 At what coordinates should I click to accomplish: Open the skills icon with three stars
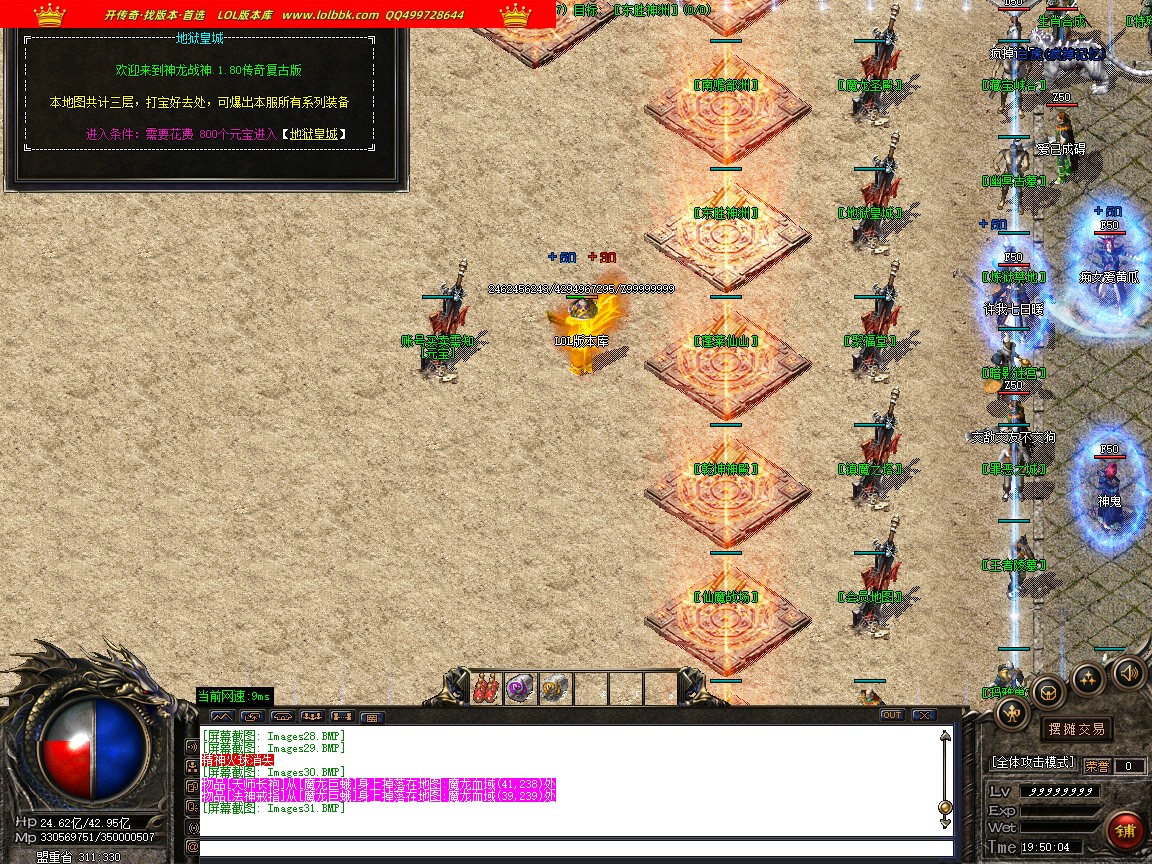tap(1088, 680)
